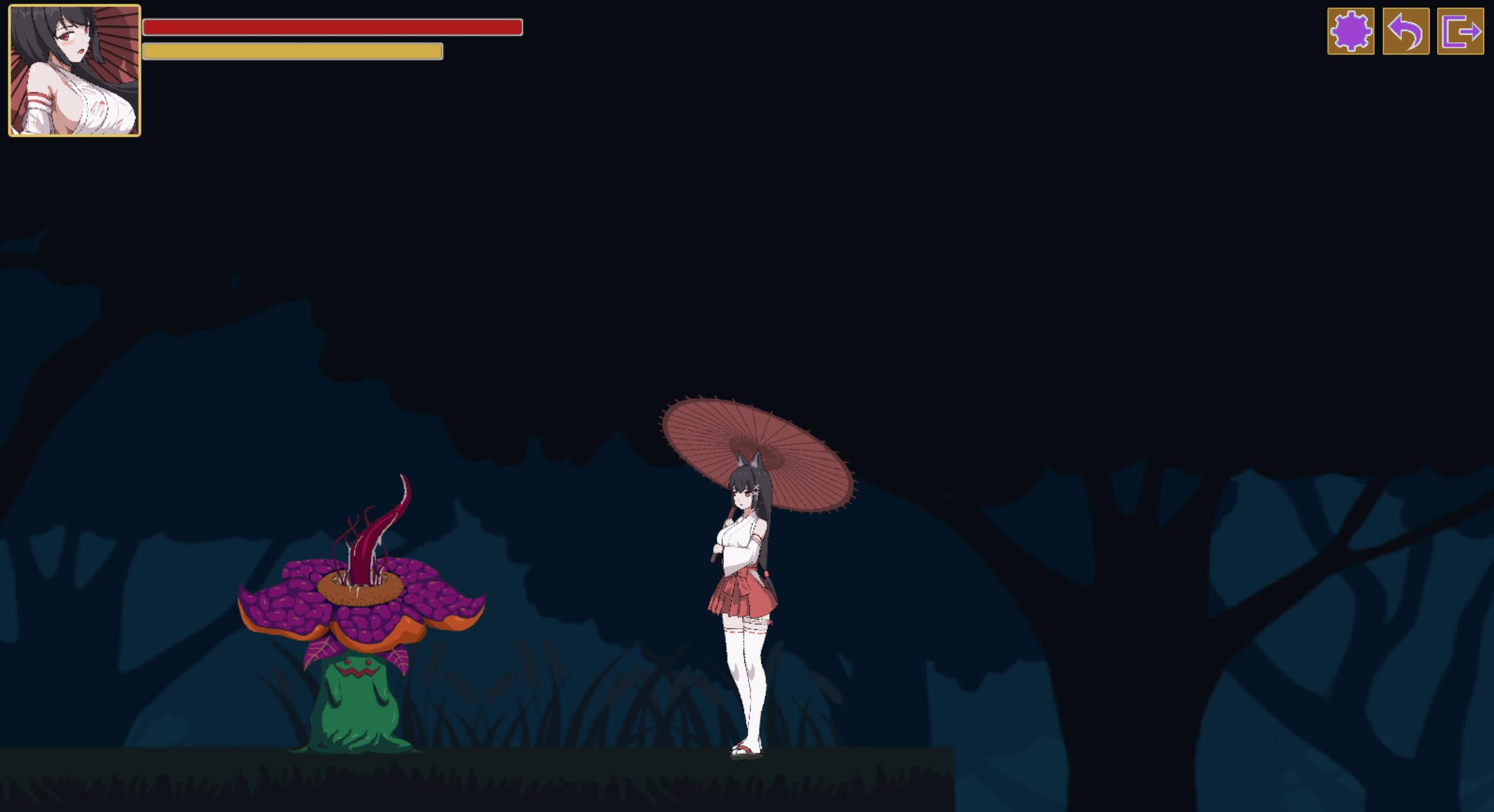The image size is (1494, 812).
Task: Open settings via the purple gear icon
Action: pyautogui.click(x=1350, y=32)
